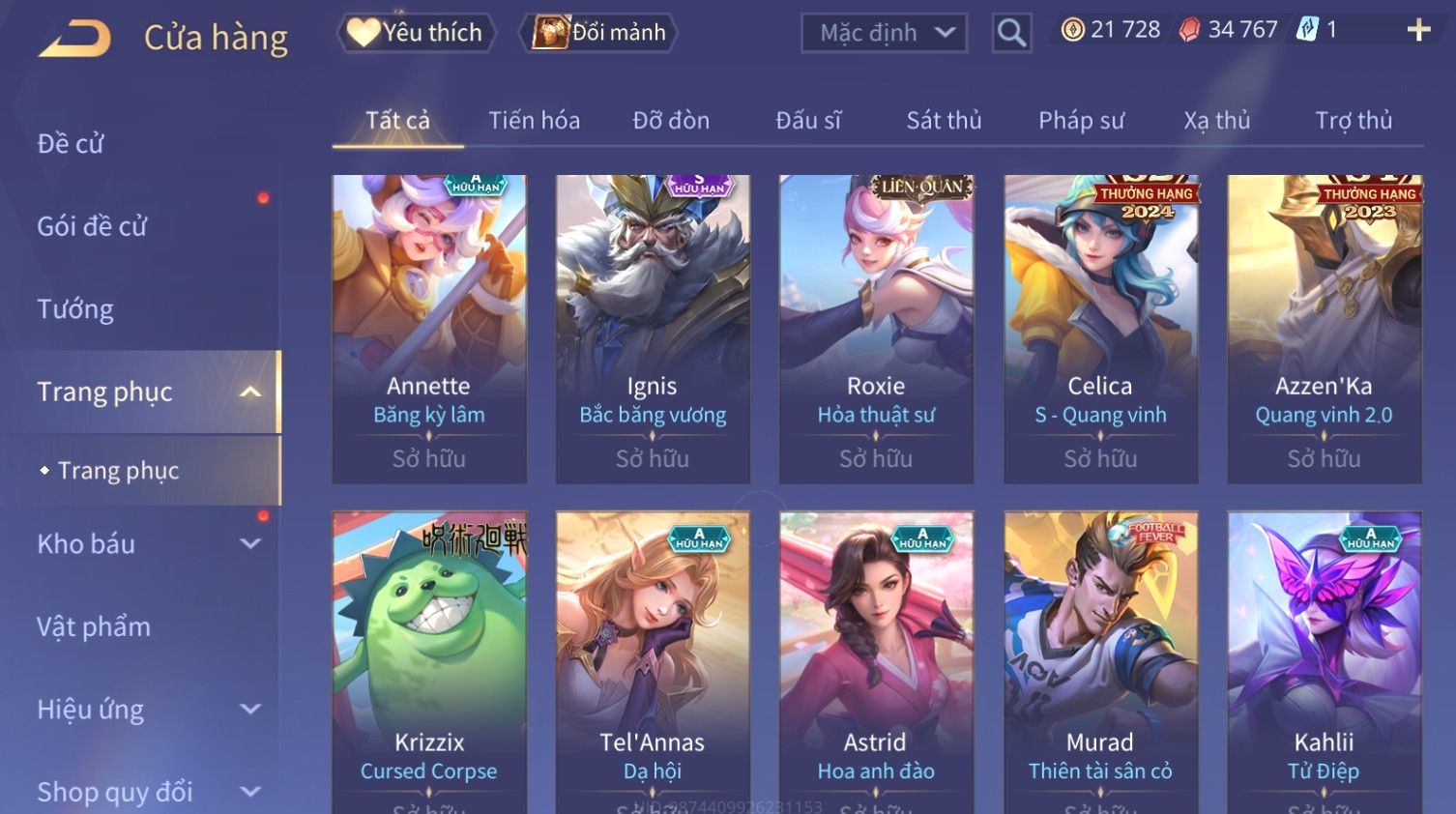The width and height of the screenshot is (1456, 814).
Task: Select Annette Băng kỳ lâm skin card
Action: click(x=429, y=329)
